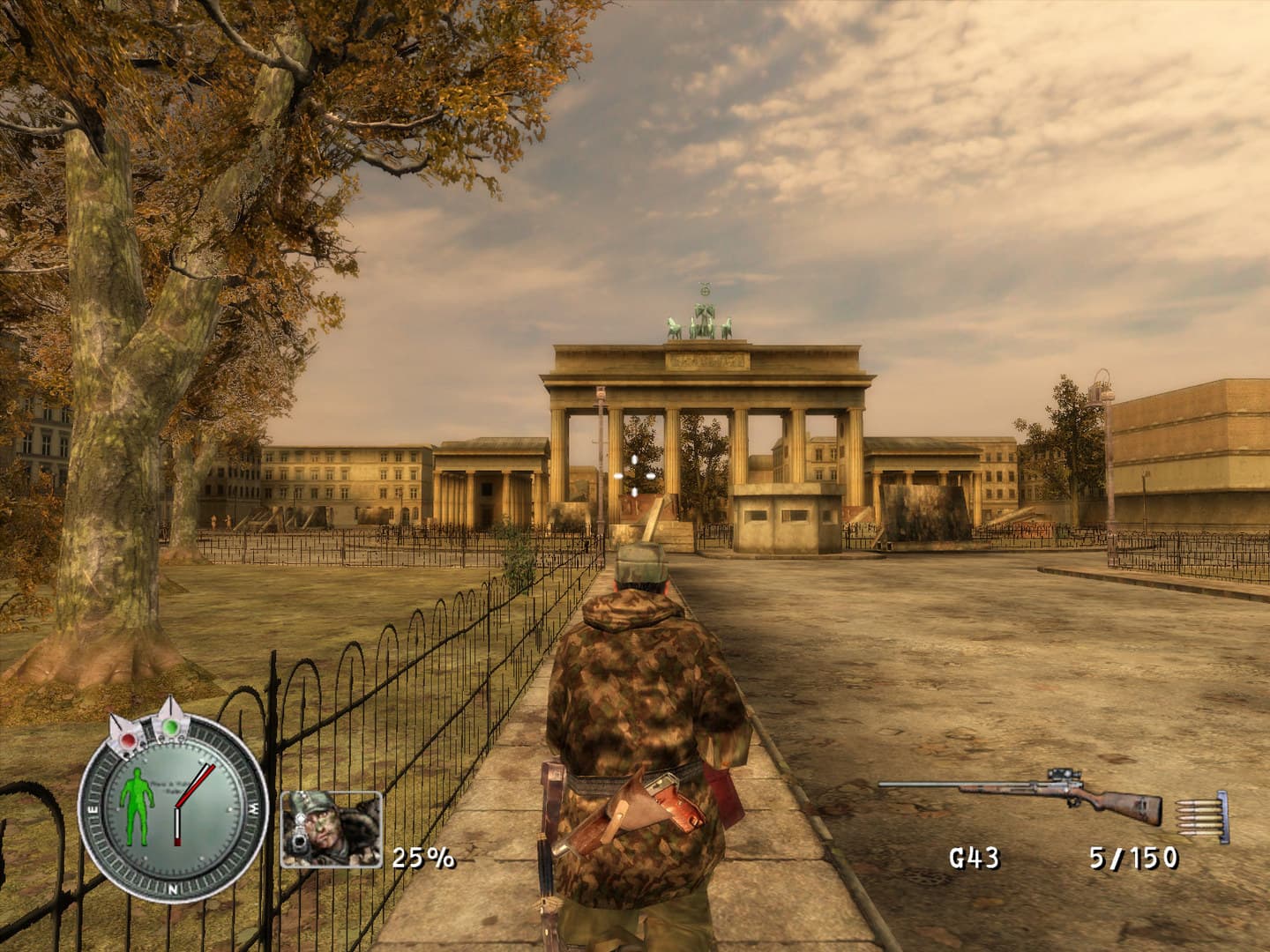This screenshot has width=1270, height=952.
Task: Click the 5/150 ammo counter
Action: tap(1133, 855)
